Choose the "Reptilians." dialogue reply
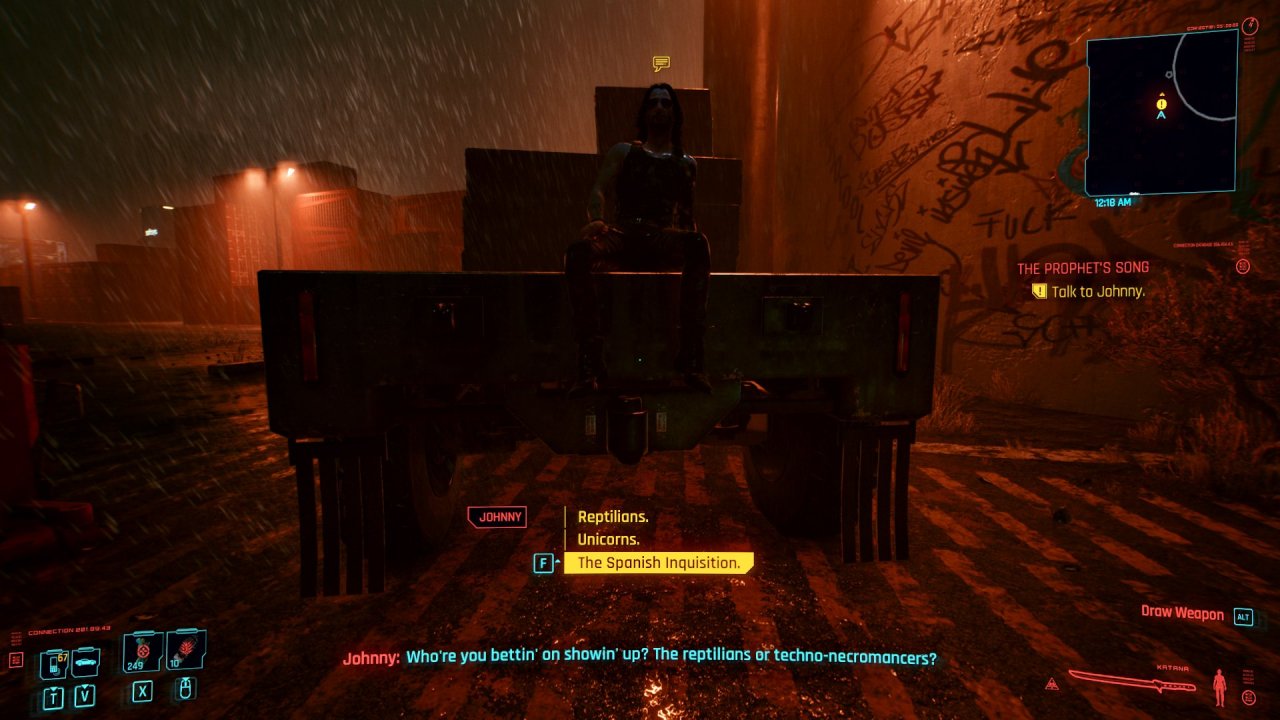 pyautogui.click(x=613, y=517)
